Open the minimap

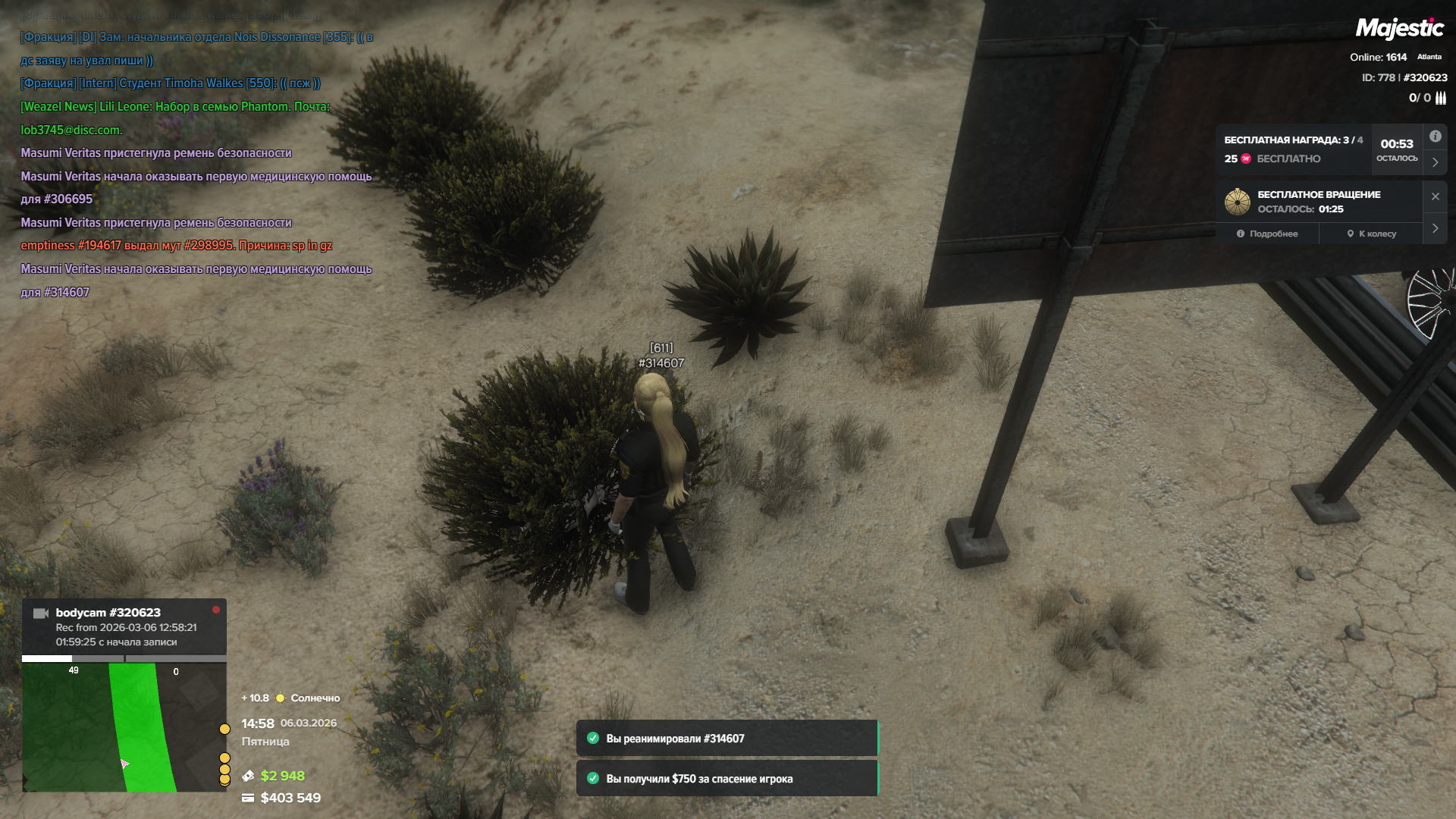point(124,726)
